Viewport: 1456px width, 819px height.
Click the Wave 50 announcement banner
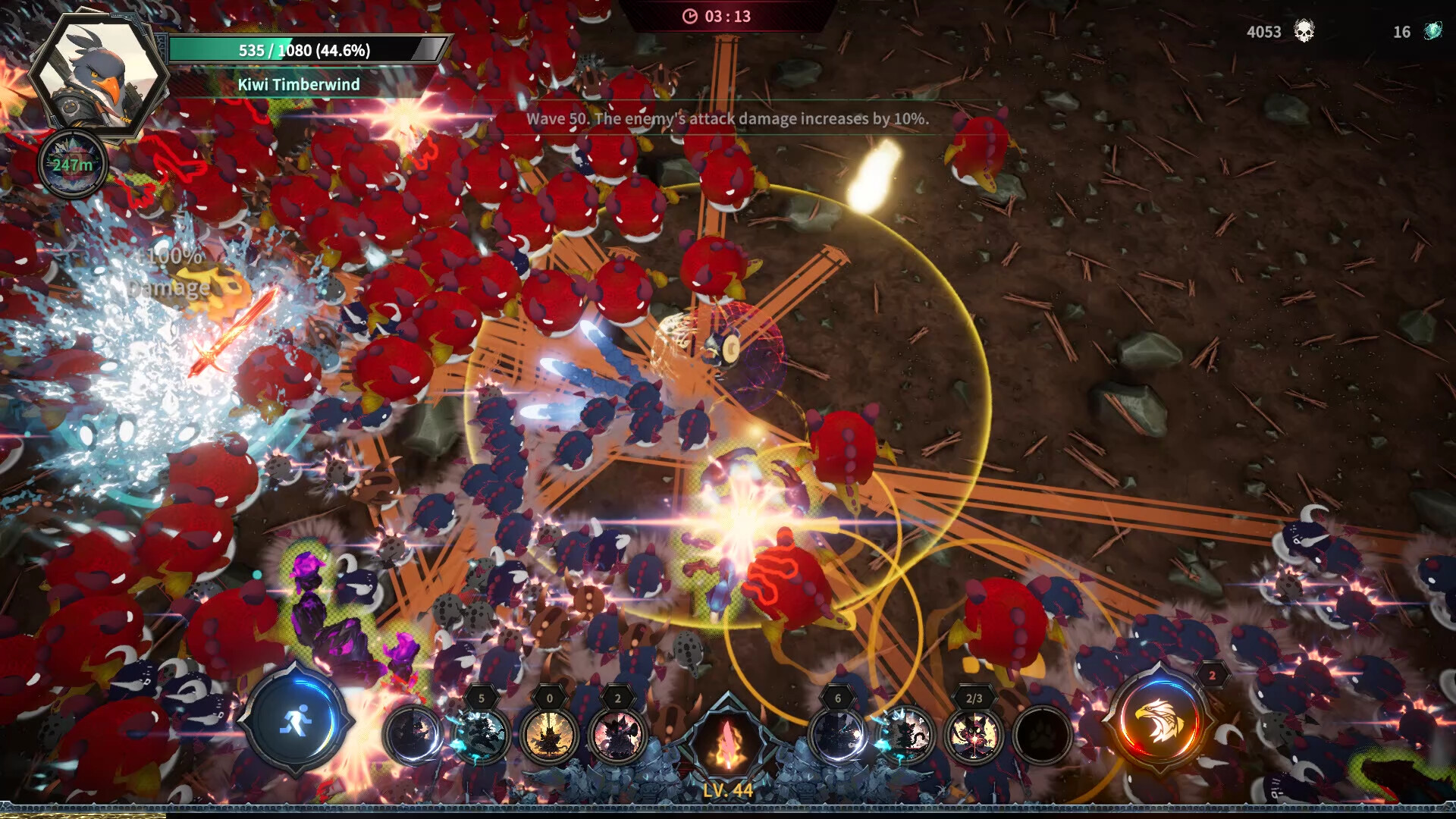728,118
